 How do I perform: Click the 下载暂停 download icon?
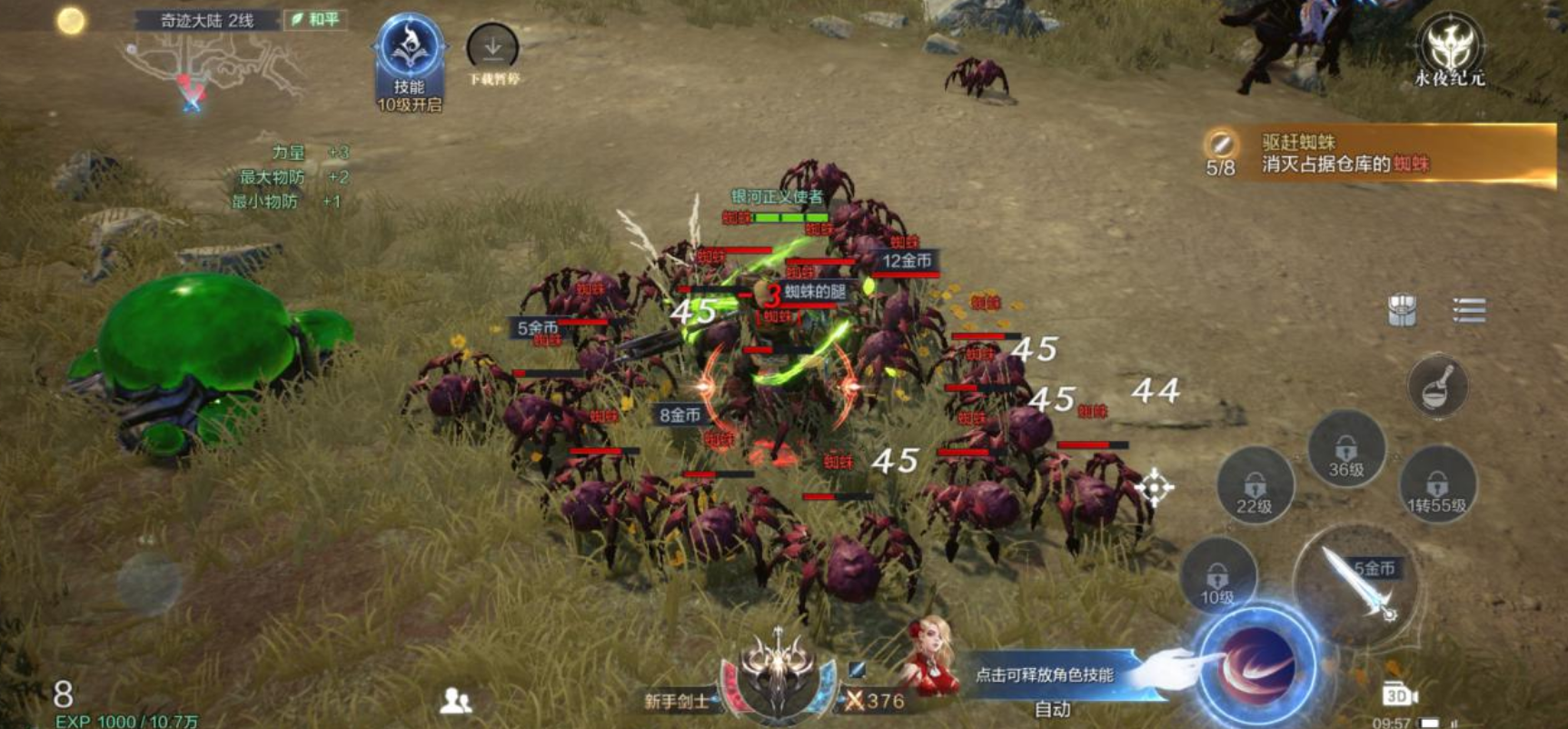click(492, 47)
